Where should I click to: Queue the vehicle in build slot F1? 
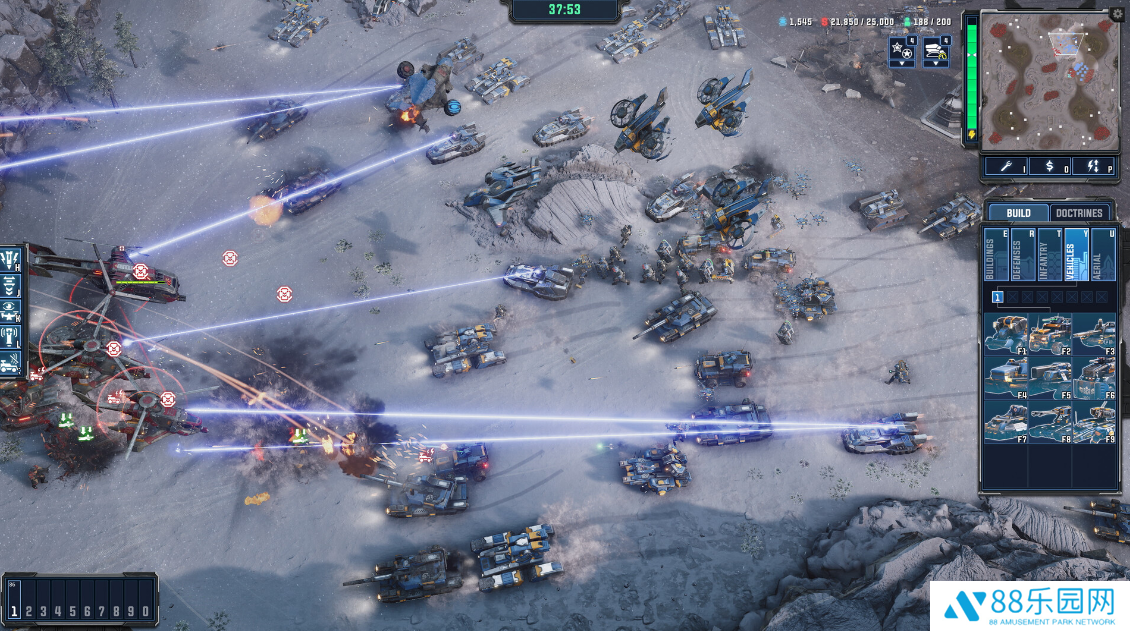[x=1006, y=332]
